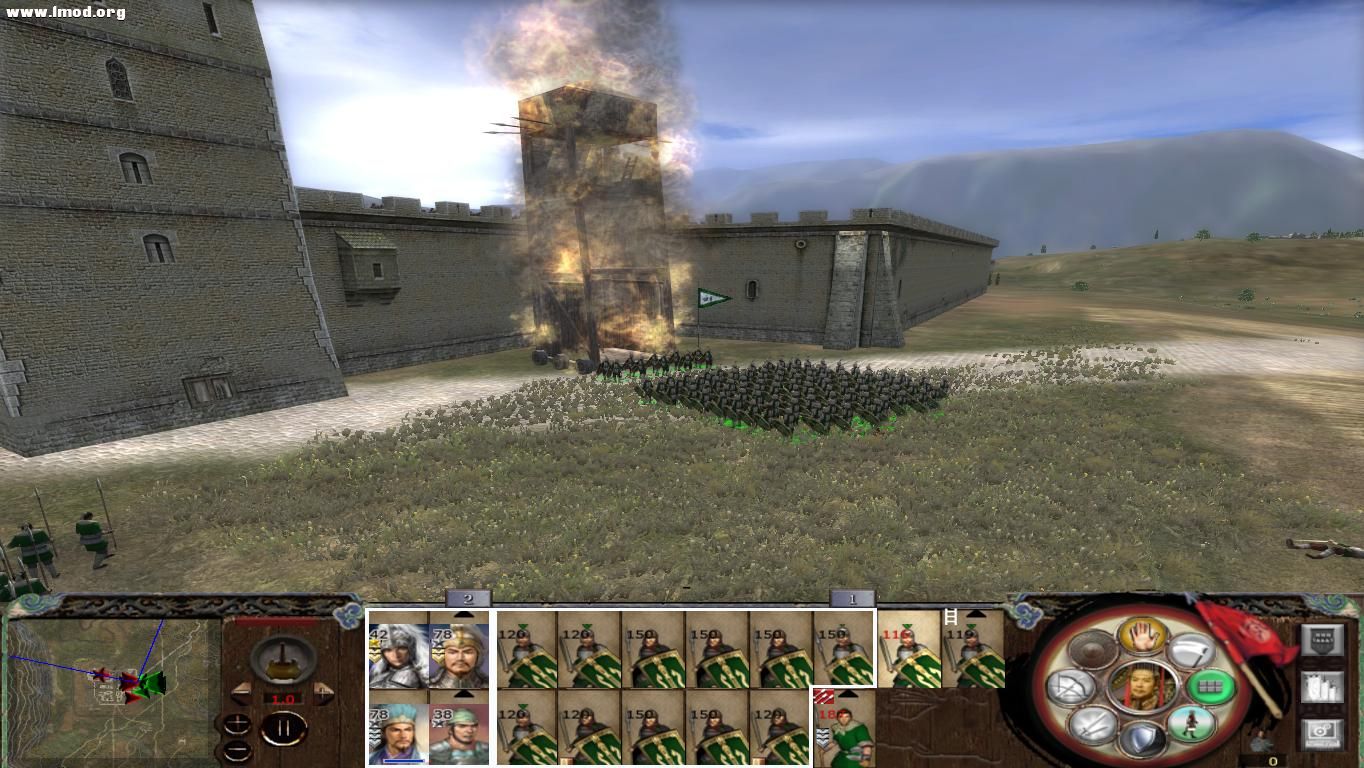Toggle run with the soldier icon

1192,723
